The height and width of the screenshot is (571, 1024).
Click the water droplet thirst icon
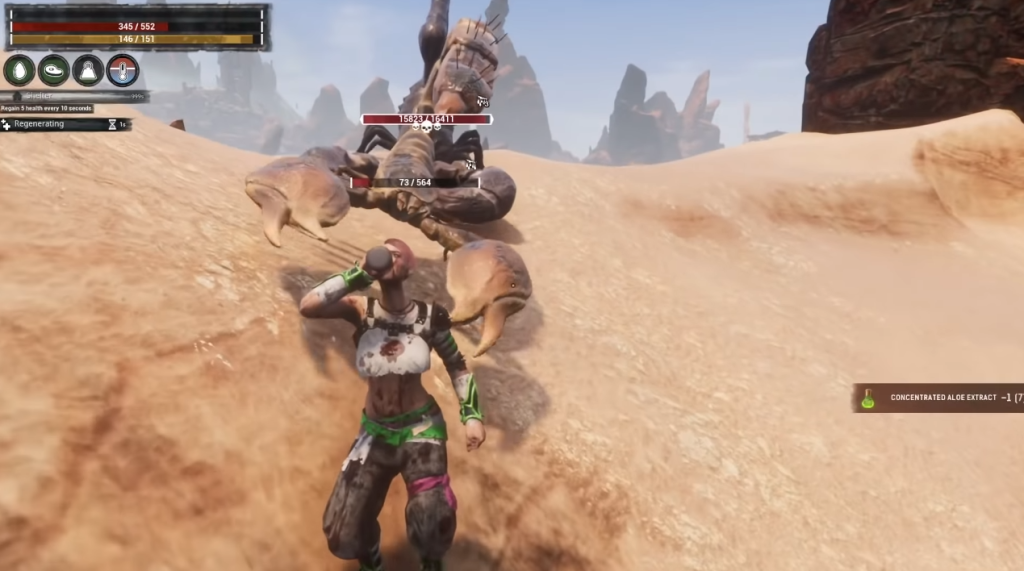click(19, 70)
